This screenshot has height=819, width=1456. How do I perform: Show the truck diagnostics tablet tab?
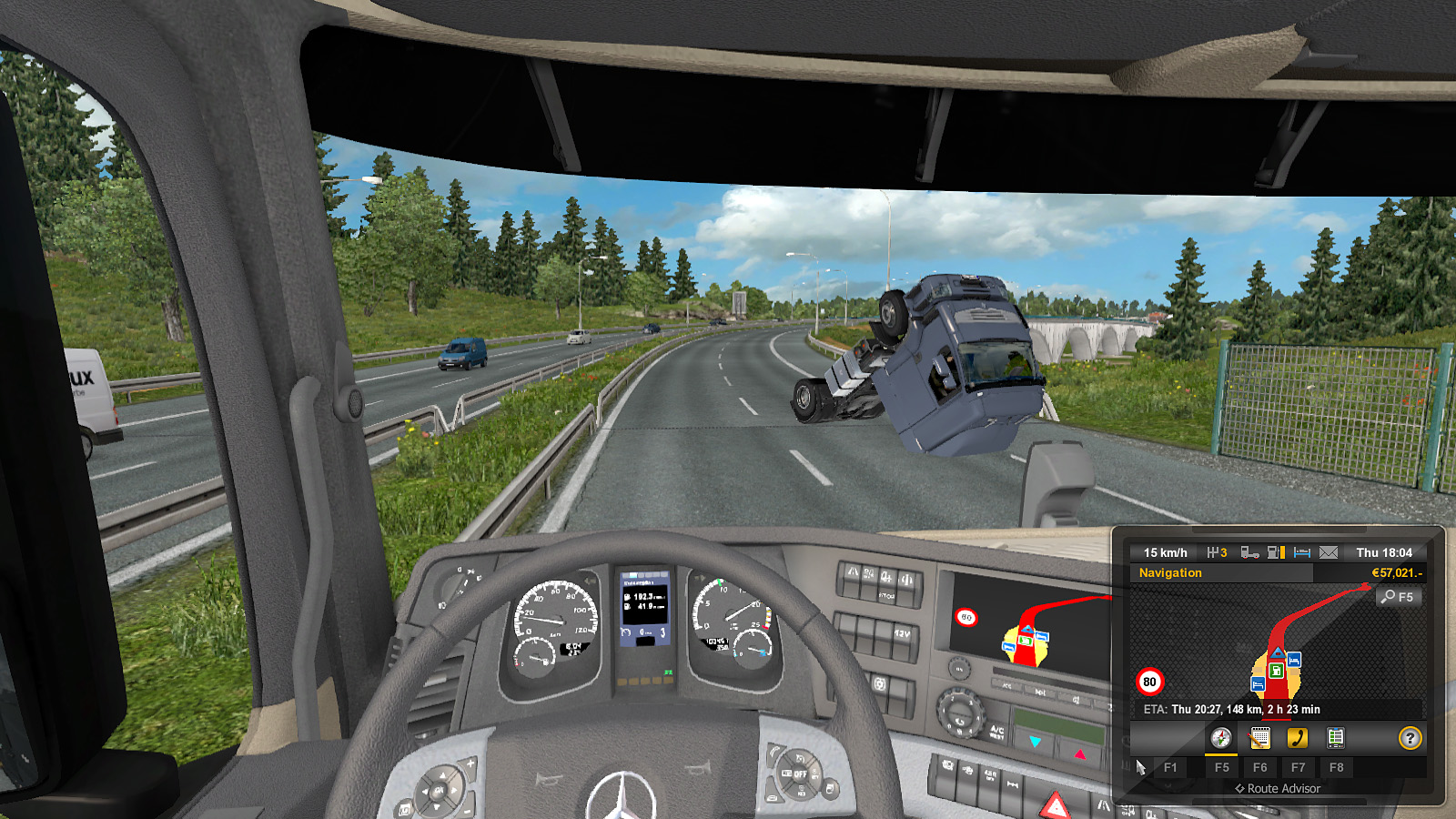(1336, 738)
